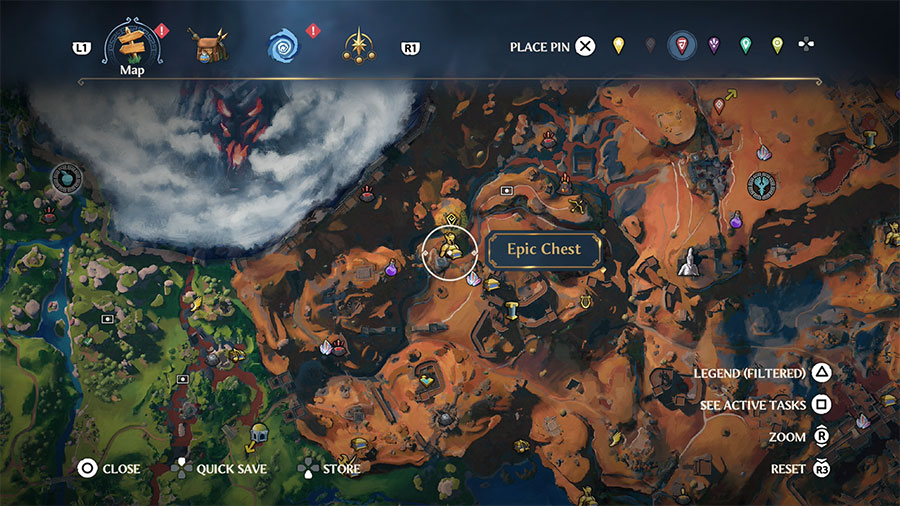
Task: Switch to the golden star skills tab
Action: [x=358, y=45]
